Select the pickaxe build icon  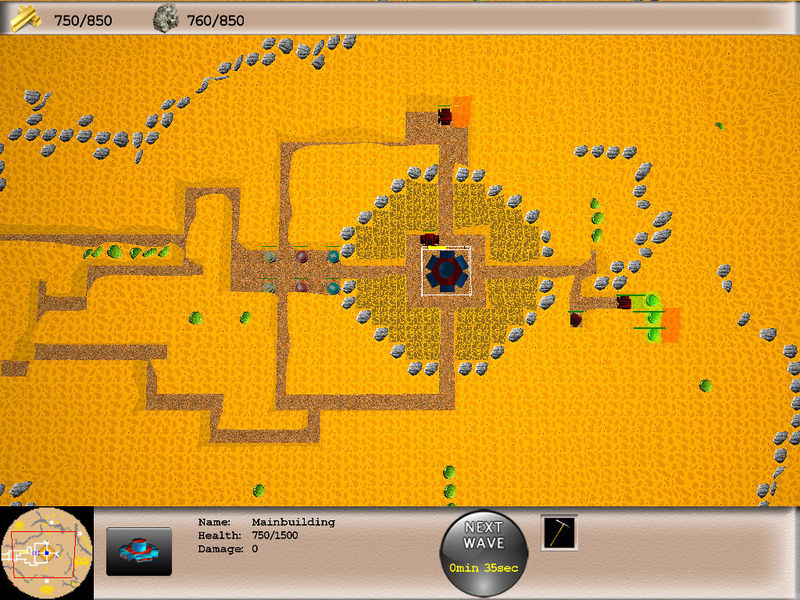pyautogui.click(x=559, y=533)
